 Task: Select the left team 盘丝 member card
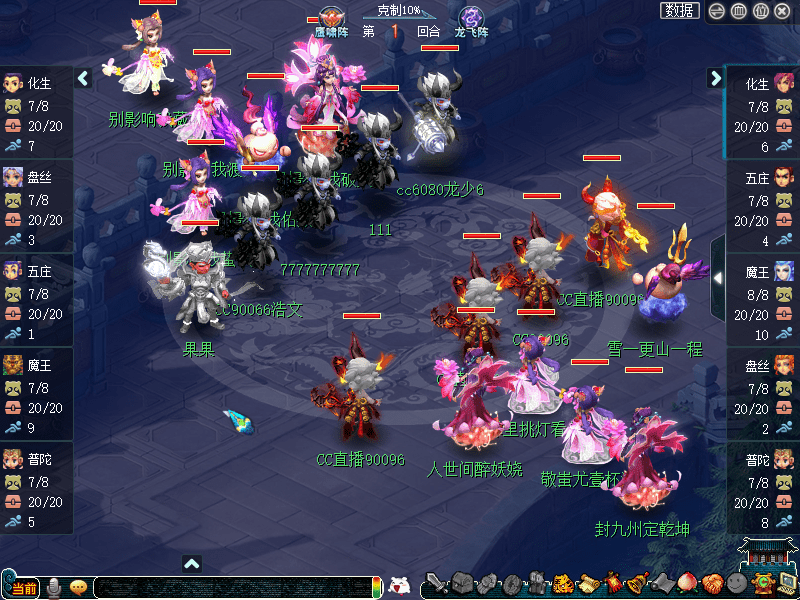[36, 207]
